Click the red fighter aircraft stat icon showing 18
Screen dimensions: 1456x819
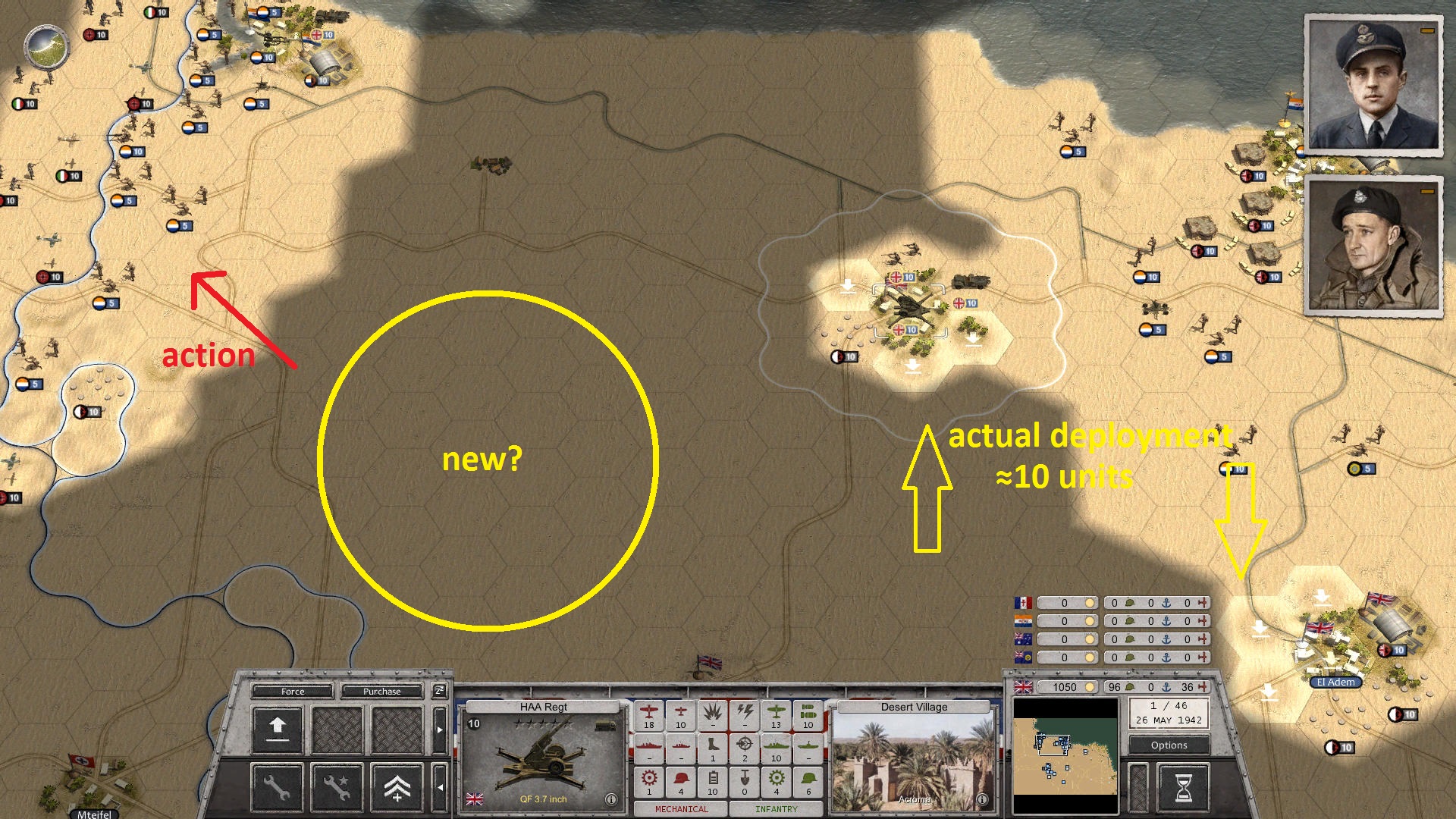(648, 714)
